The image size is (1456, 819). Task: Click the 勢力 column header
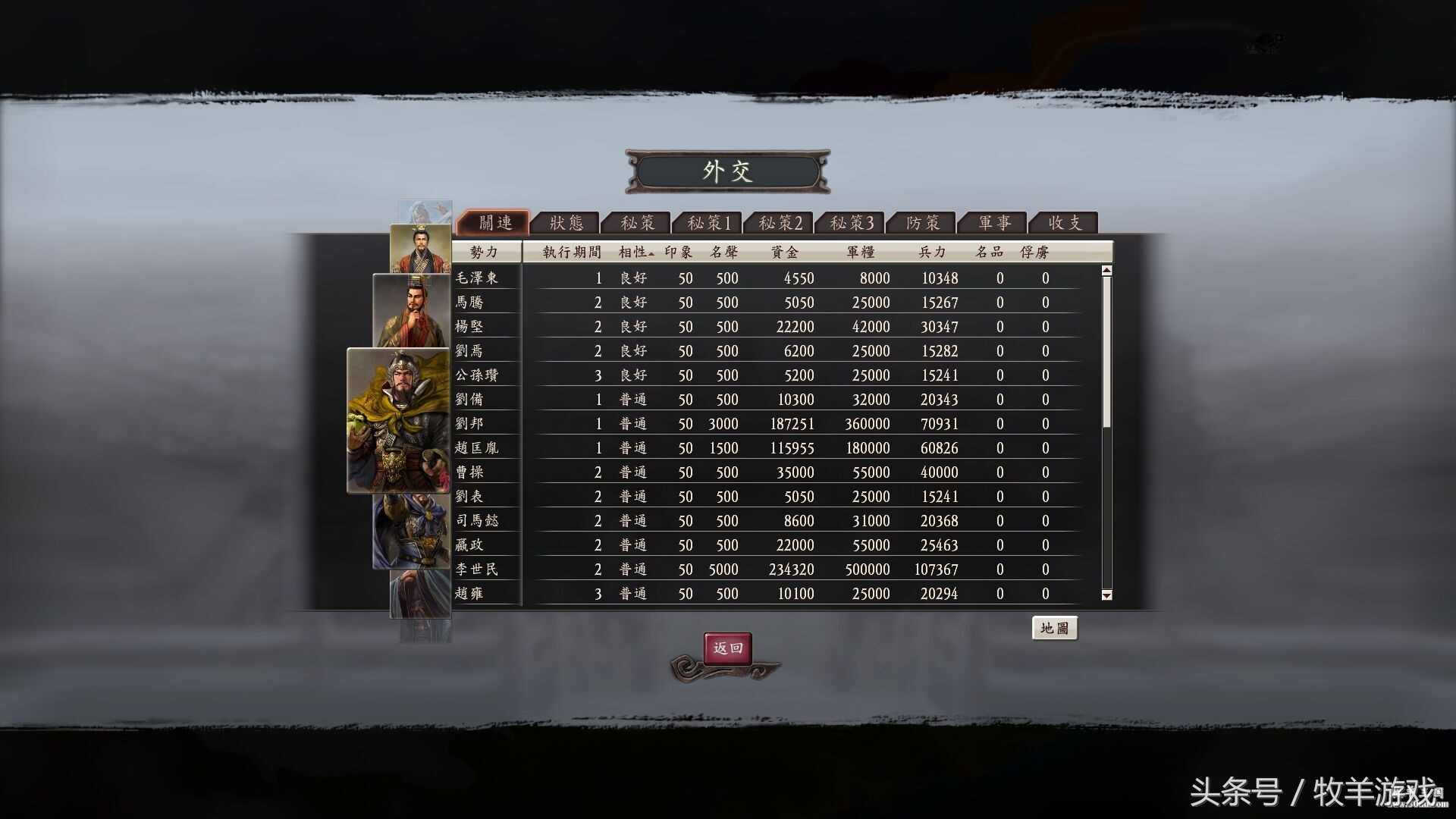tap(486, 253)
